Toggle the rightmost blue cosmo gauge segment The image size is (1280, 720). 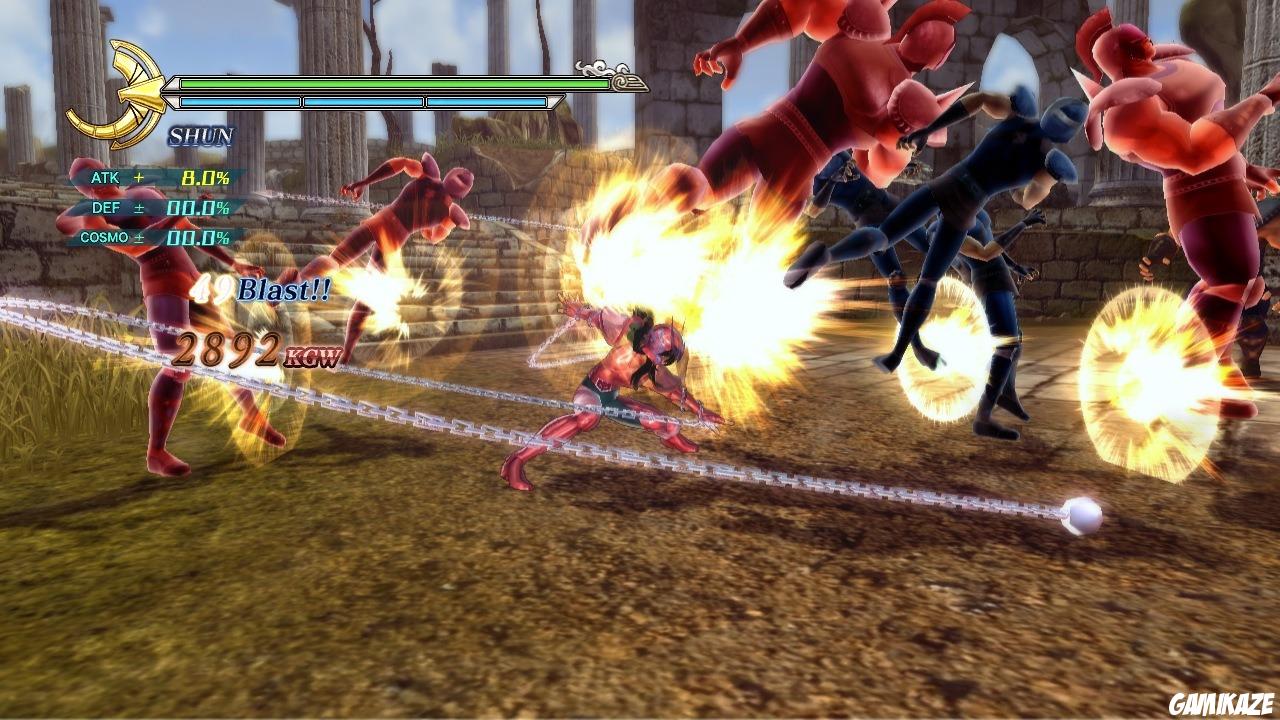(485, 100)
